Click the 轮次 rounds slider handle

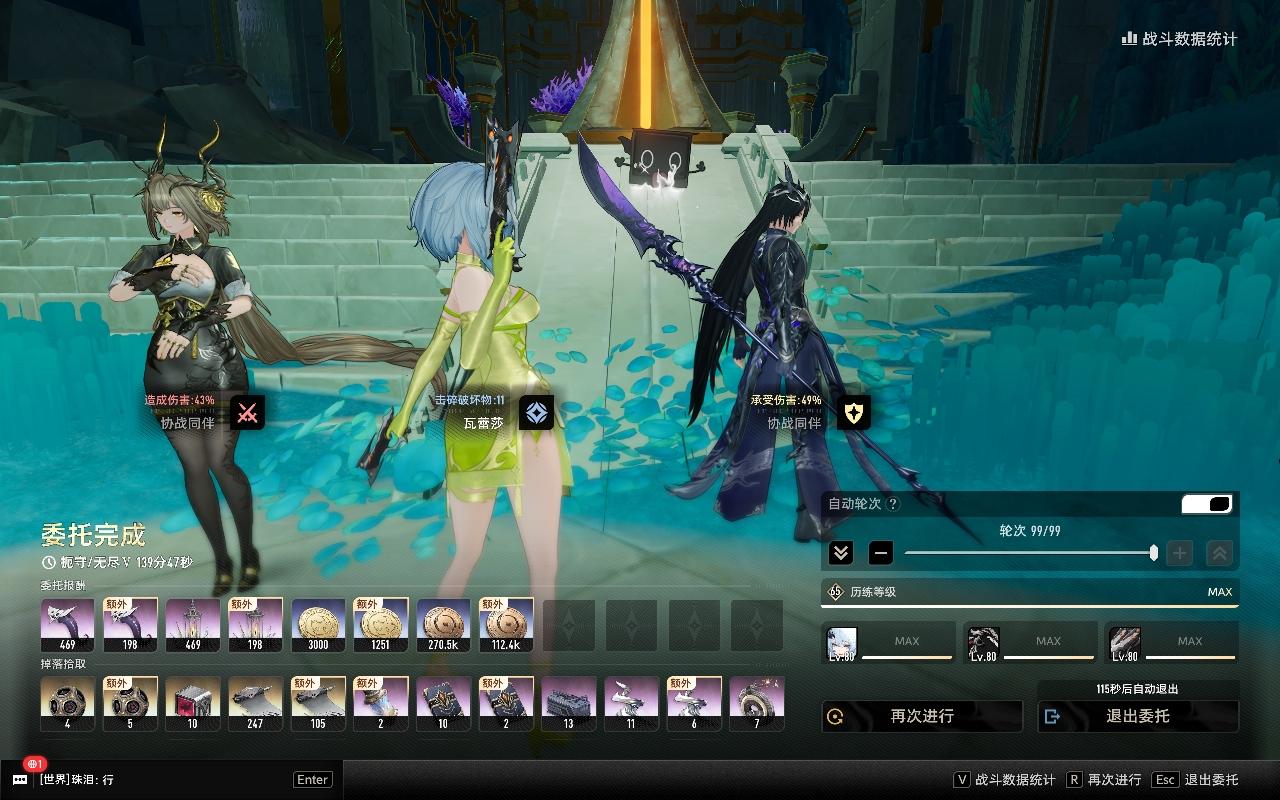1154,553
